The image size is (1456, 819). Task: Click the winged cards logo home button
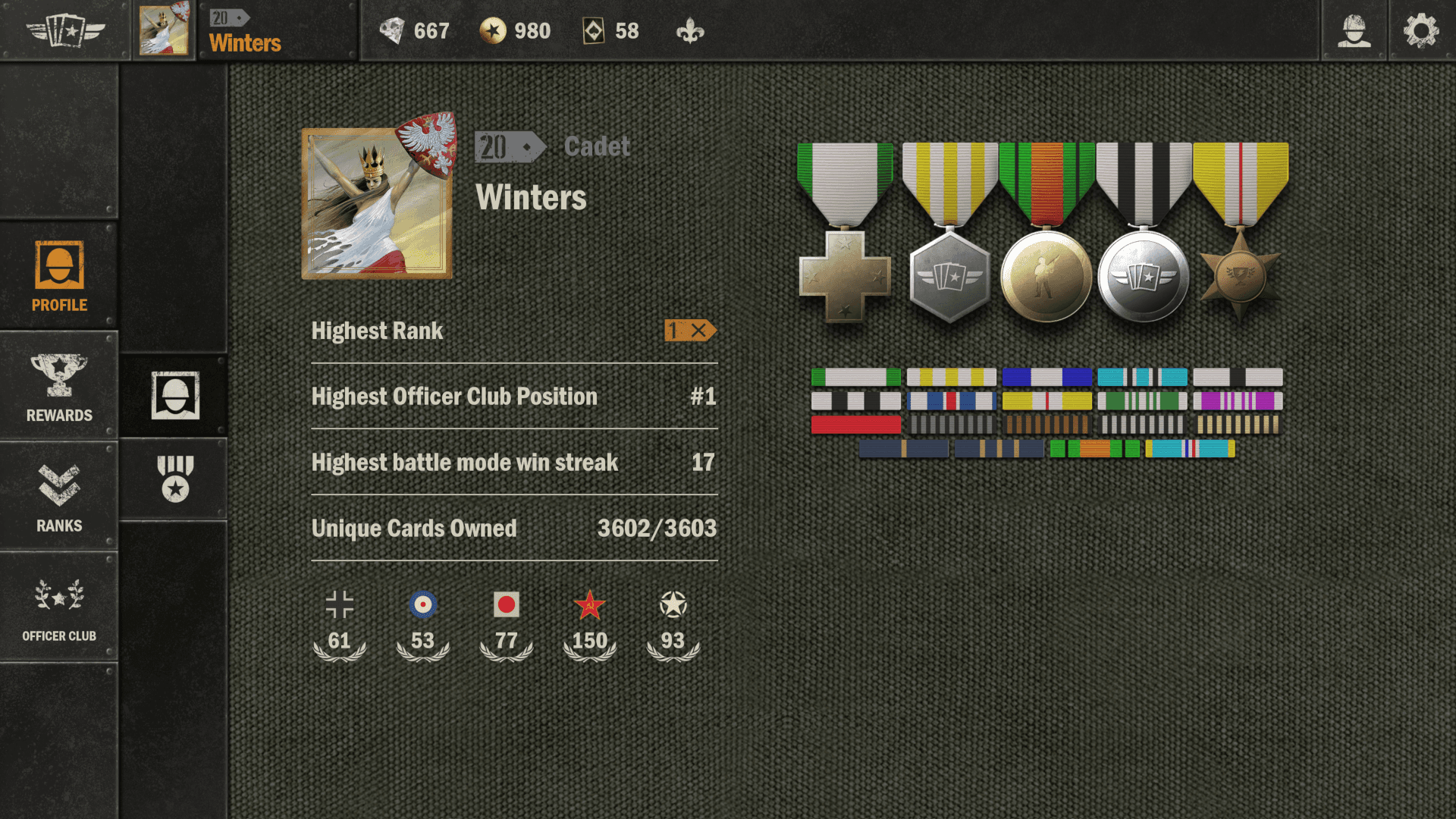click(x=65, y=31)
